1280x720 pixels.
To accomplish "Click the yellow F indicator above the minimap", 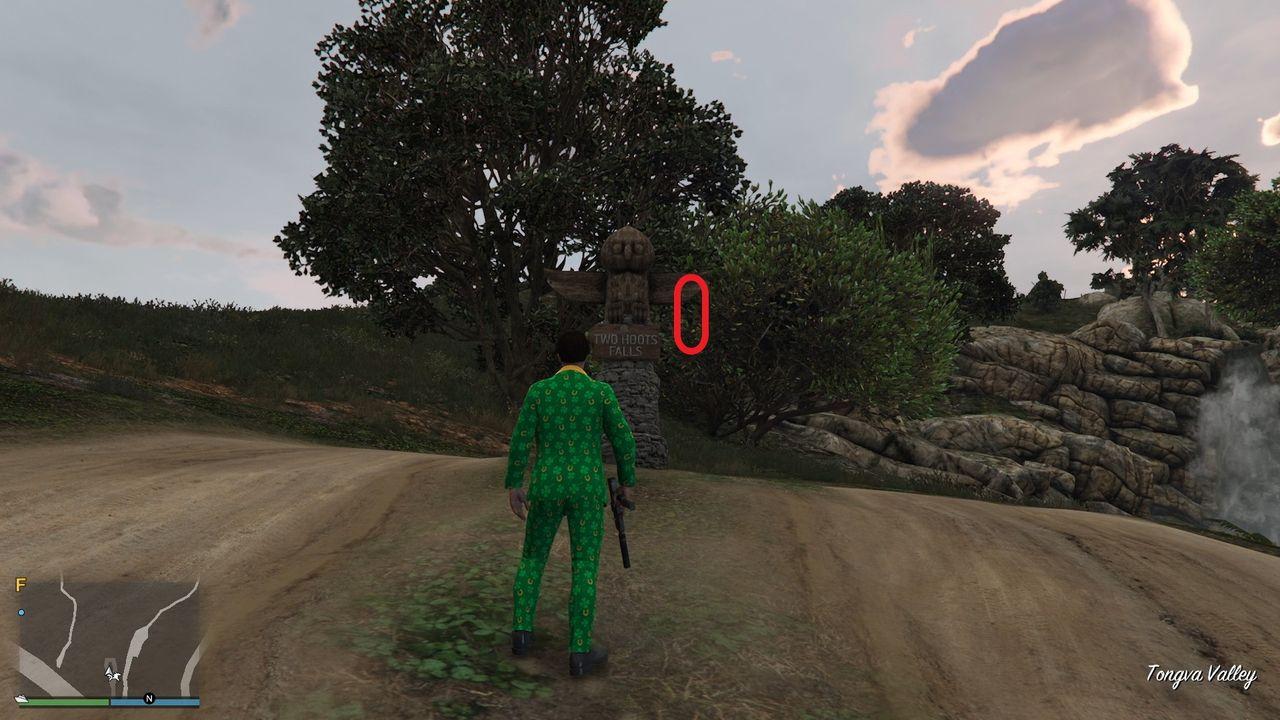I will point(20,583).
